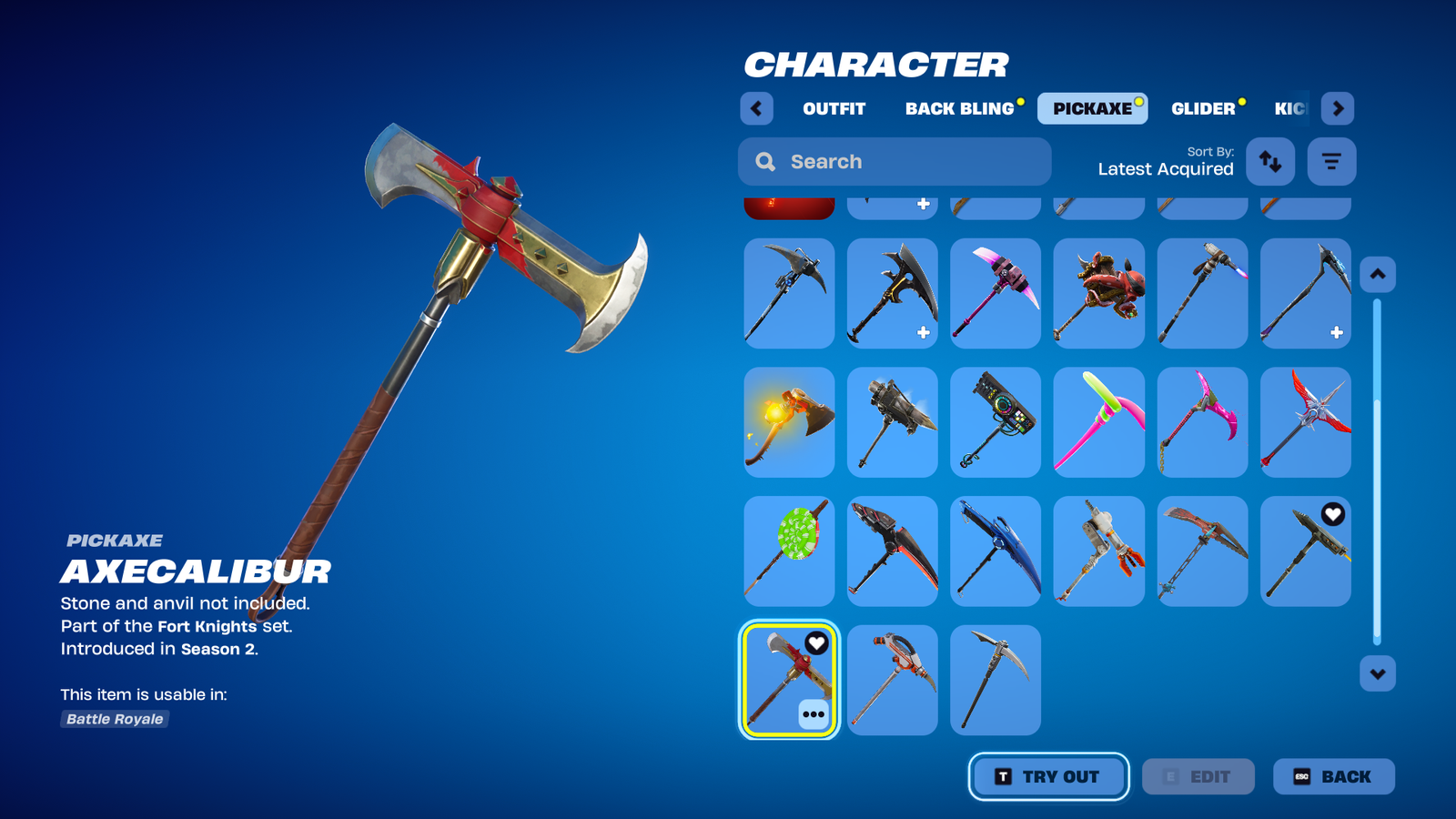Open the Back Bling tab
Image resolution: width=1456 pixels, height=819 pixels.
pos(959,108)
